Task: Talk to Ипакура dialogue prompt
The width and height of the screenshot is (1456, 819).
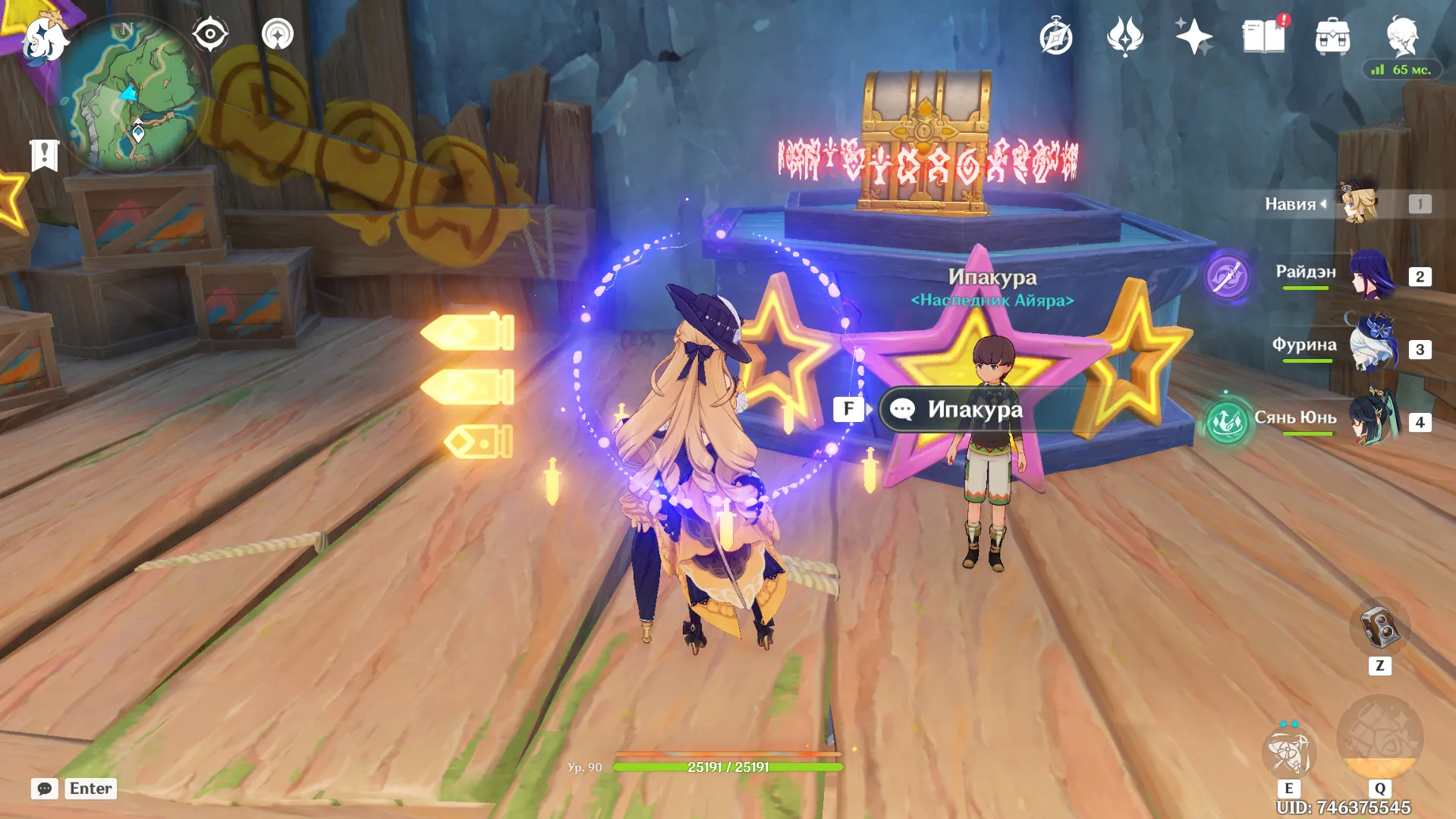Action: [974, 410]
